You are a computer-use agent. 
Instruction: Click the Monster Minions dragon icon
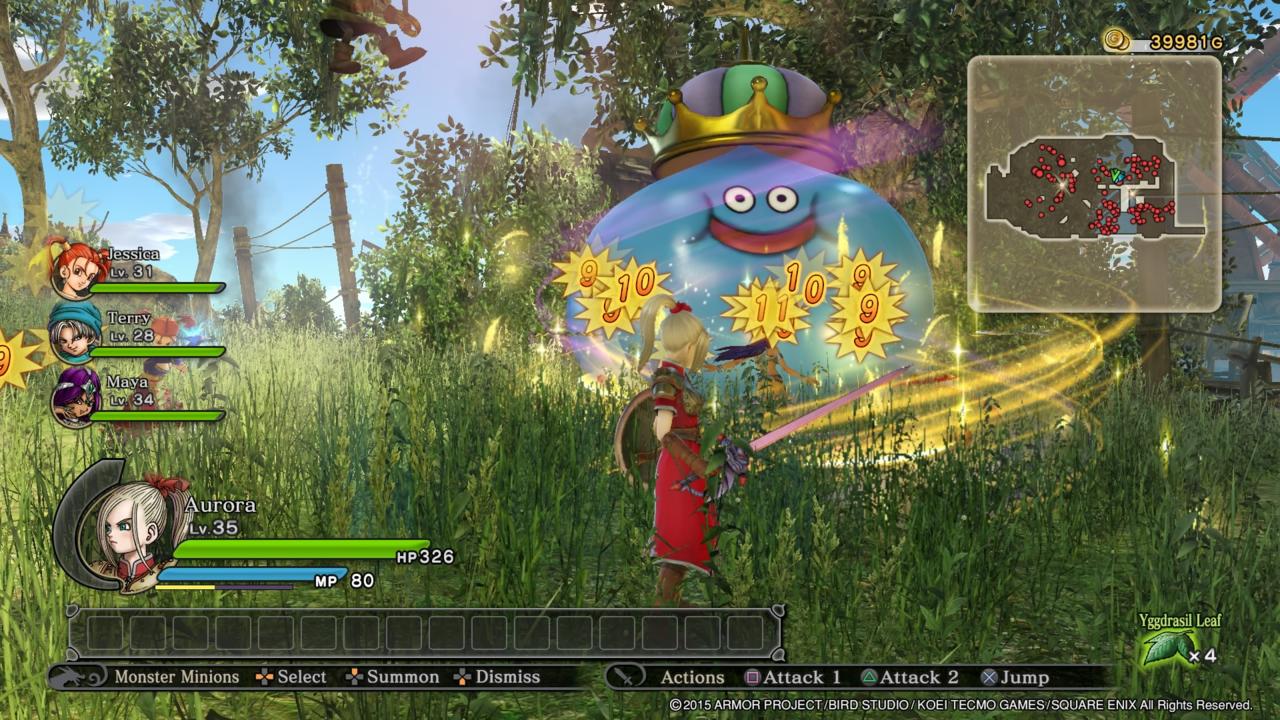point(79,677)
